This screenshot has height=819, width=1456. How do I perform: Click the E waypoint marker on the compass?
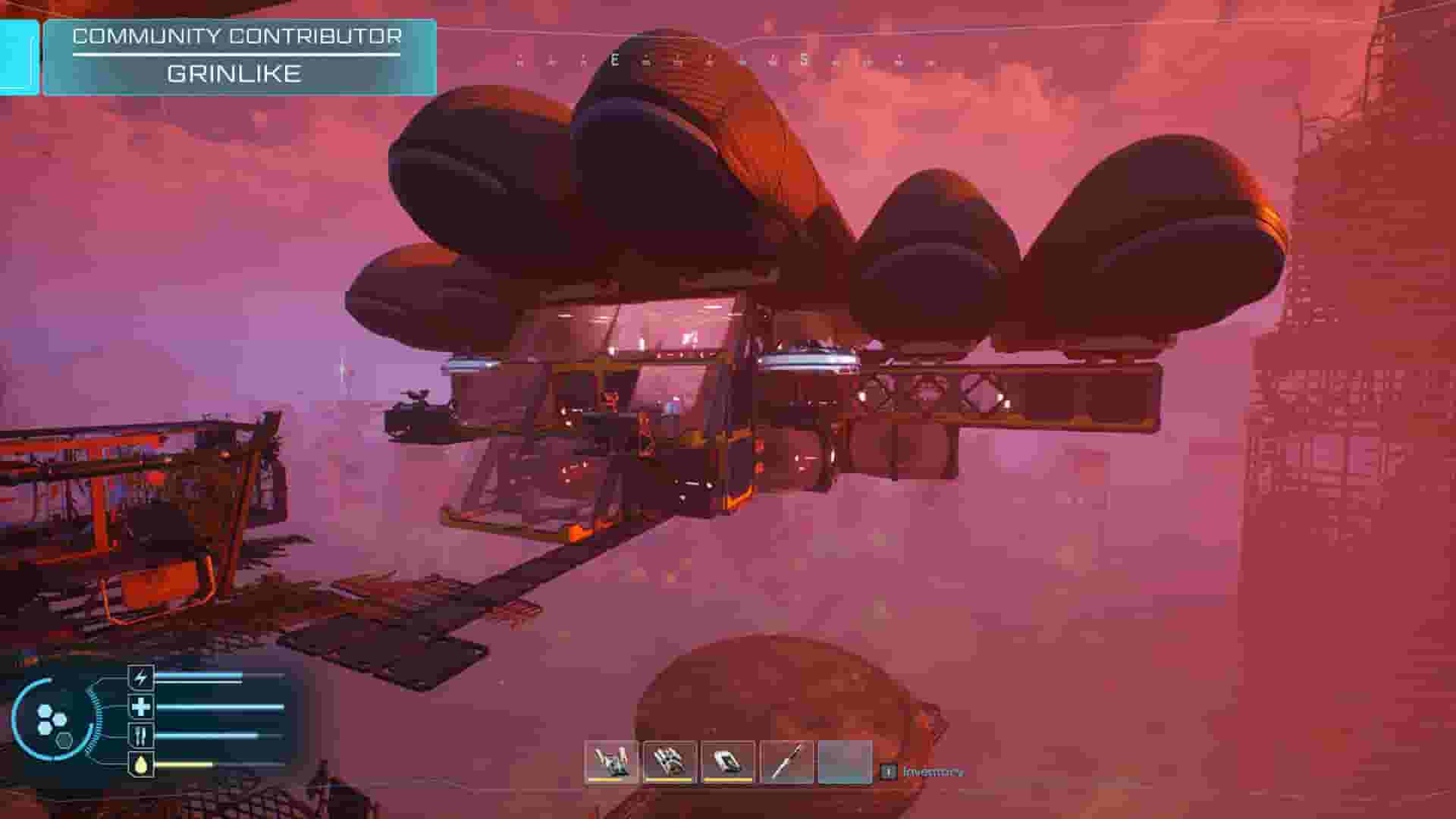pyautogui.click(x=614, y=59)
